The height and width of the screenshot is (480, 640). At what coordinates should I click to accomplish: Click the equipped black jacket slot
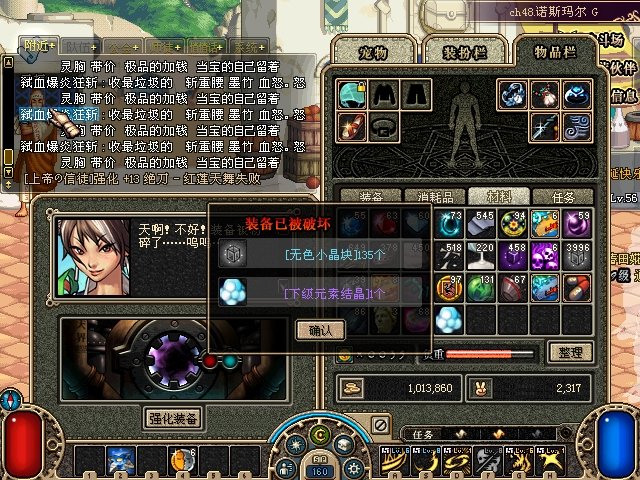pos(384,95)
